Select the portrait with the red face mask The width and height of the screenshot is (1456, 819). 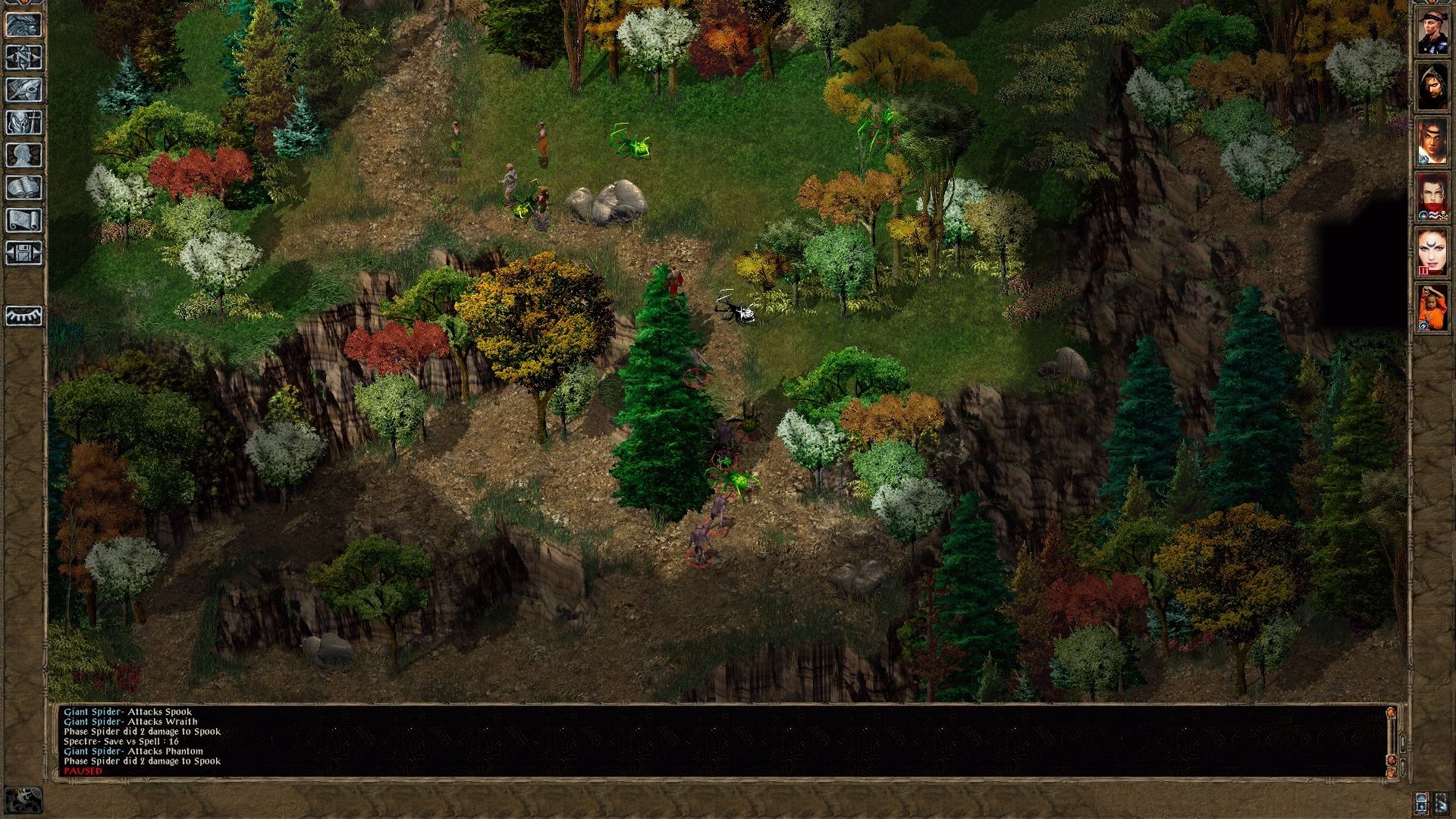click(x=1432, y=197)
